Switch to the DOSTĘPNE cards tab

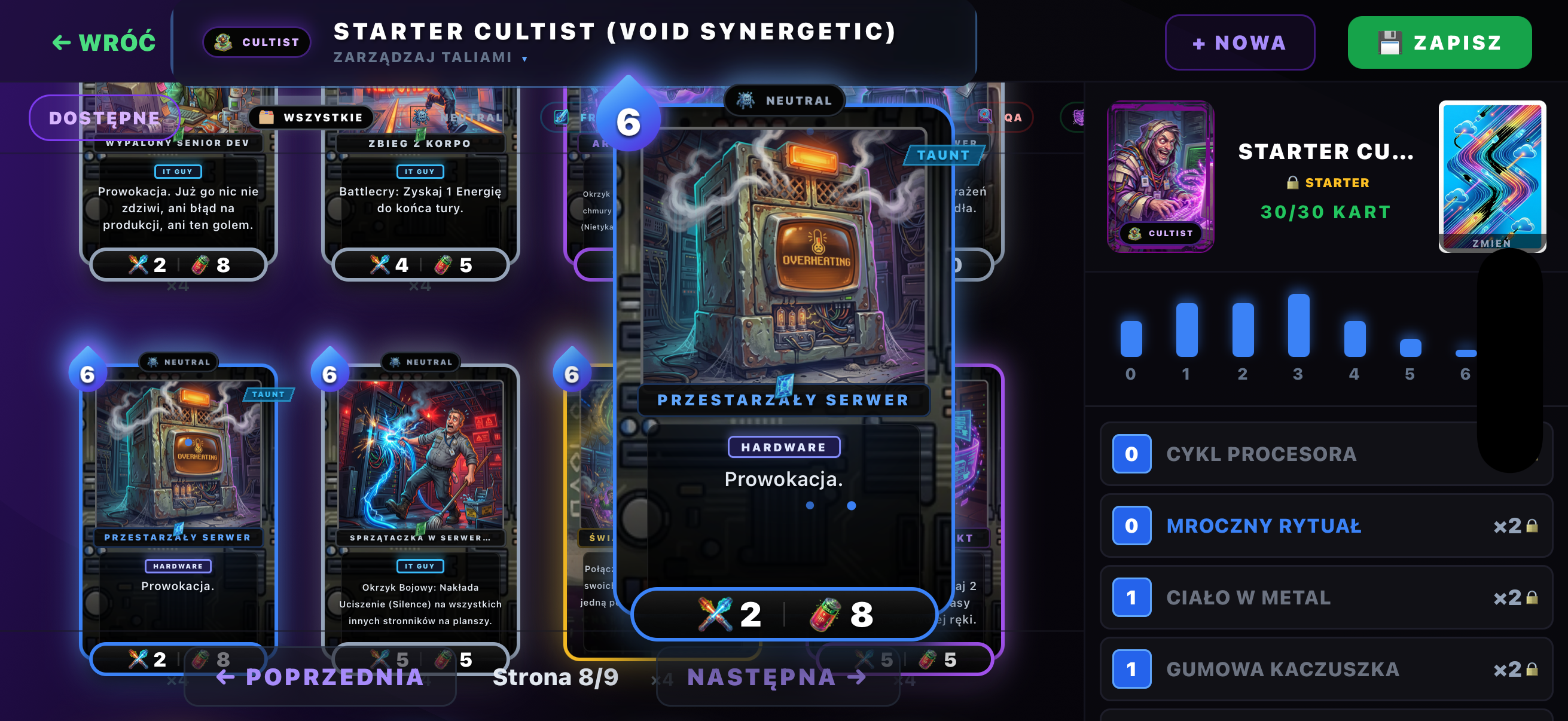[104, 117]
